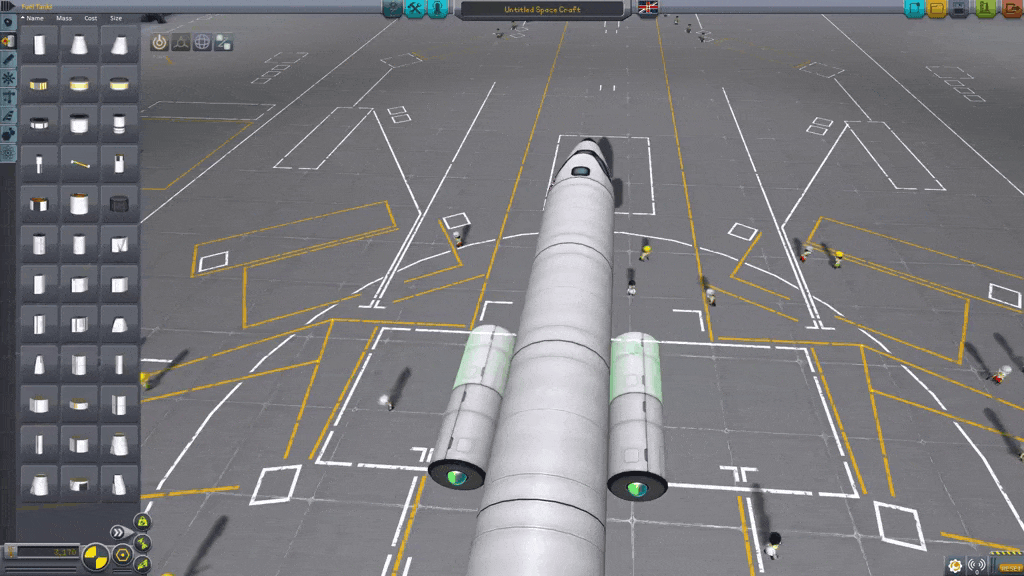Start a new craft with the blank page button
The image size is (1024, 576).
click(x=914, y=9)
